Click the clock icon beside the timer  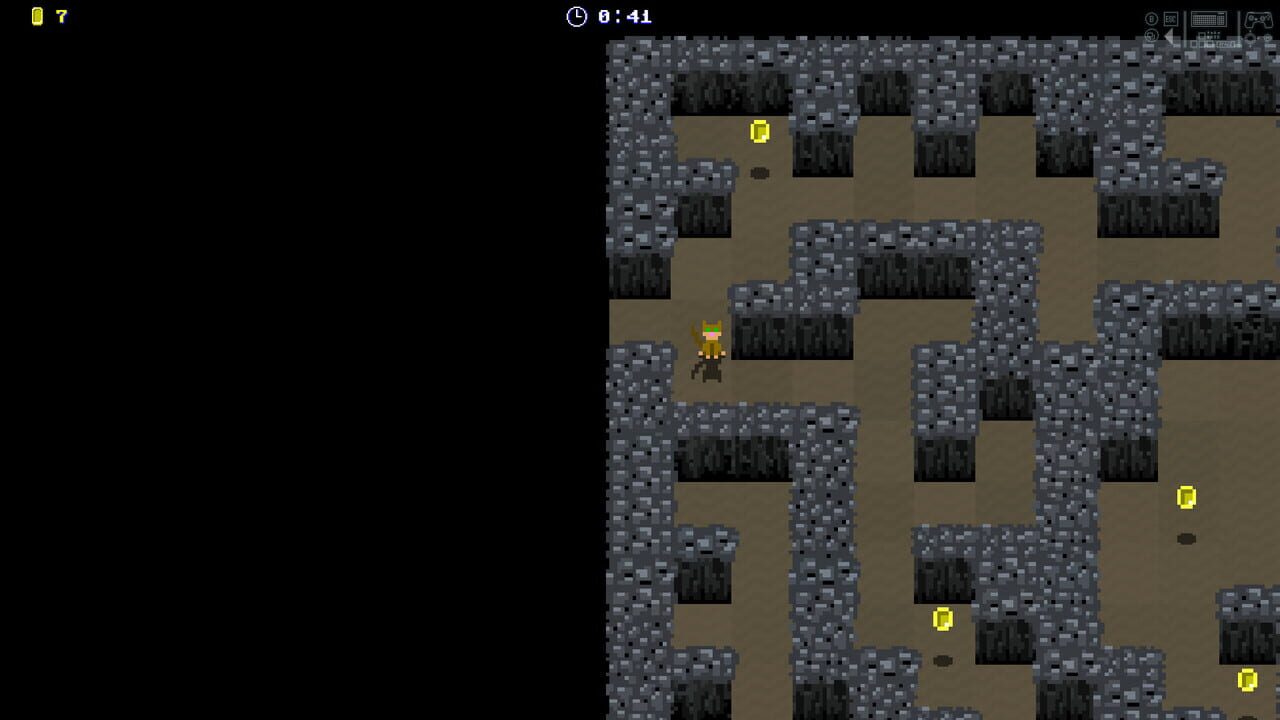click(577, 16)
